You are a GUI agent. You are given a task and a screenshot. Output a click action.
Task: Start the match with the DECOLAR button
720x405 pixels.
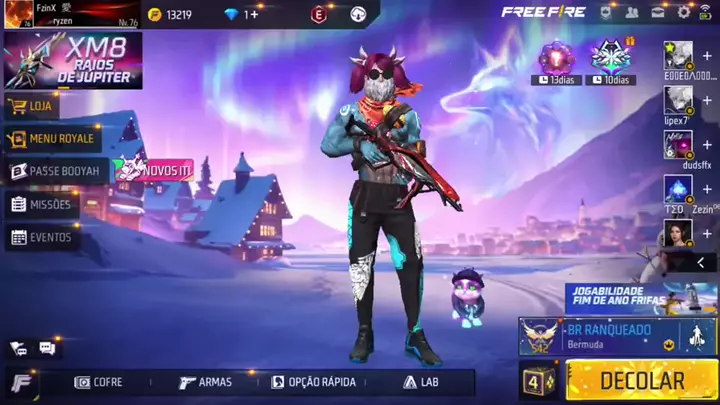point(641,381)
